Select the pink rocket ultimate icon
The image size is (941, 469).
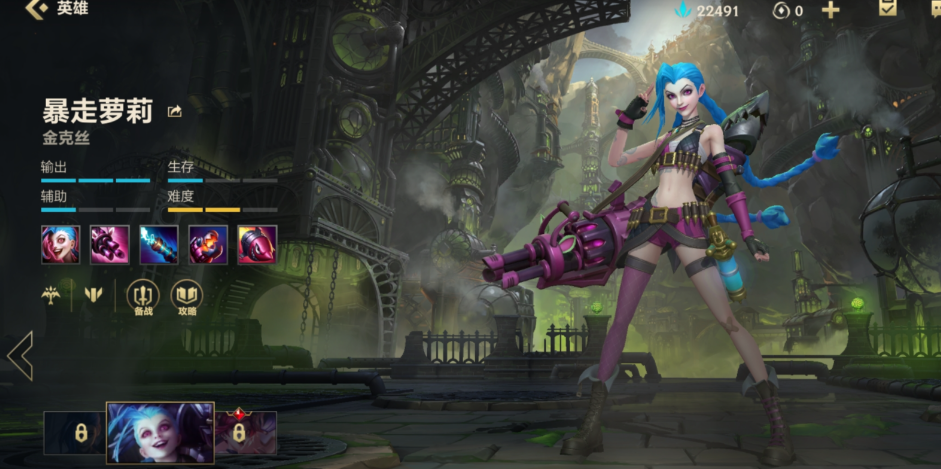[257, 244]
